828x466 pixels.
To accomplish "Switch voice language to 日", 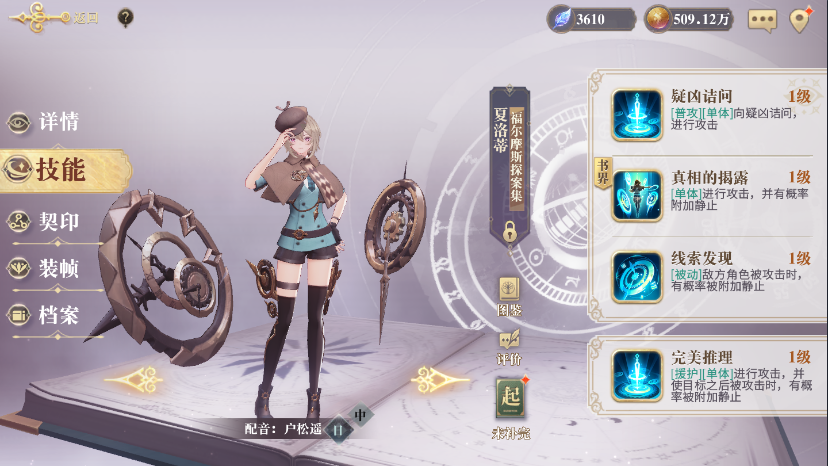I will [338, 428].
